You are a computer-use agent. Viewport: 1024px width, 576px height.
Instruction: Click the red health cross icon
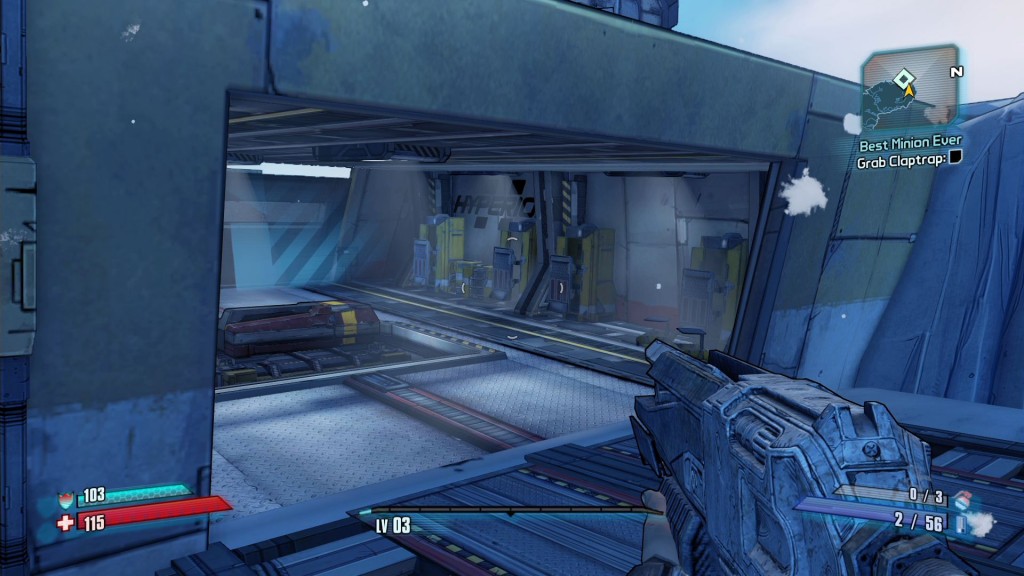[66, 521]
